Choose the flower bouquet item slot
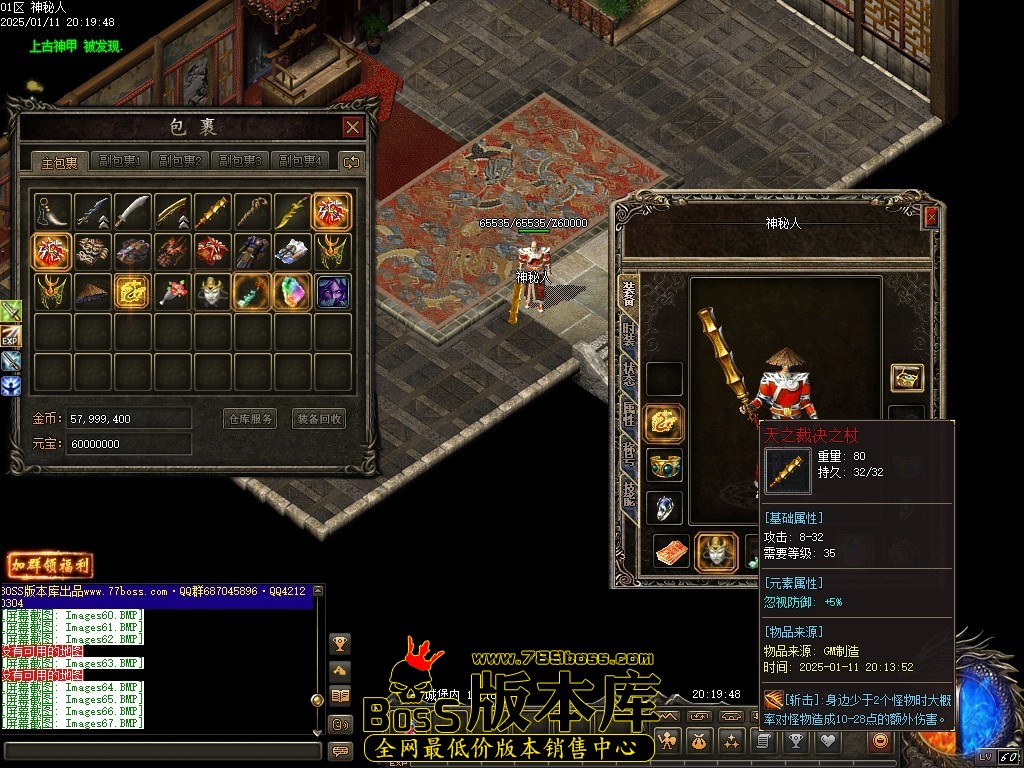 pos(172,291)
